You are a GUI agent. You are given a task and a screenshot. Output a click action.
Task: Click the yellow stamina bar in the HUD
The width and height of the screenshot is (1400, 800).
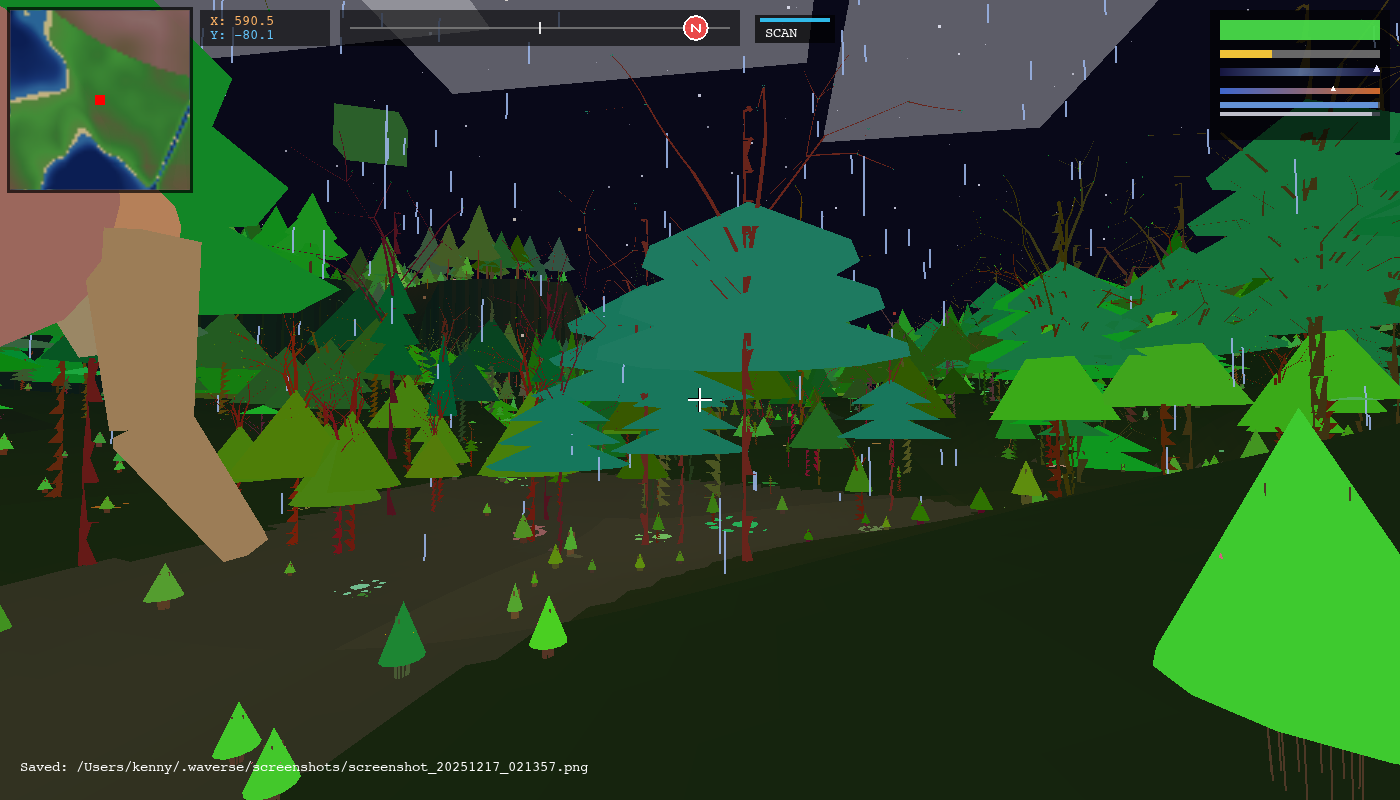point(1245,54)
